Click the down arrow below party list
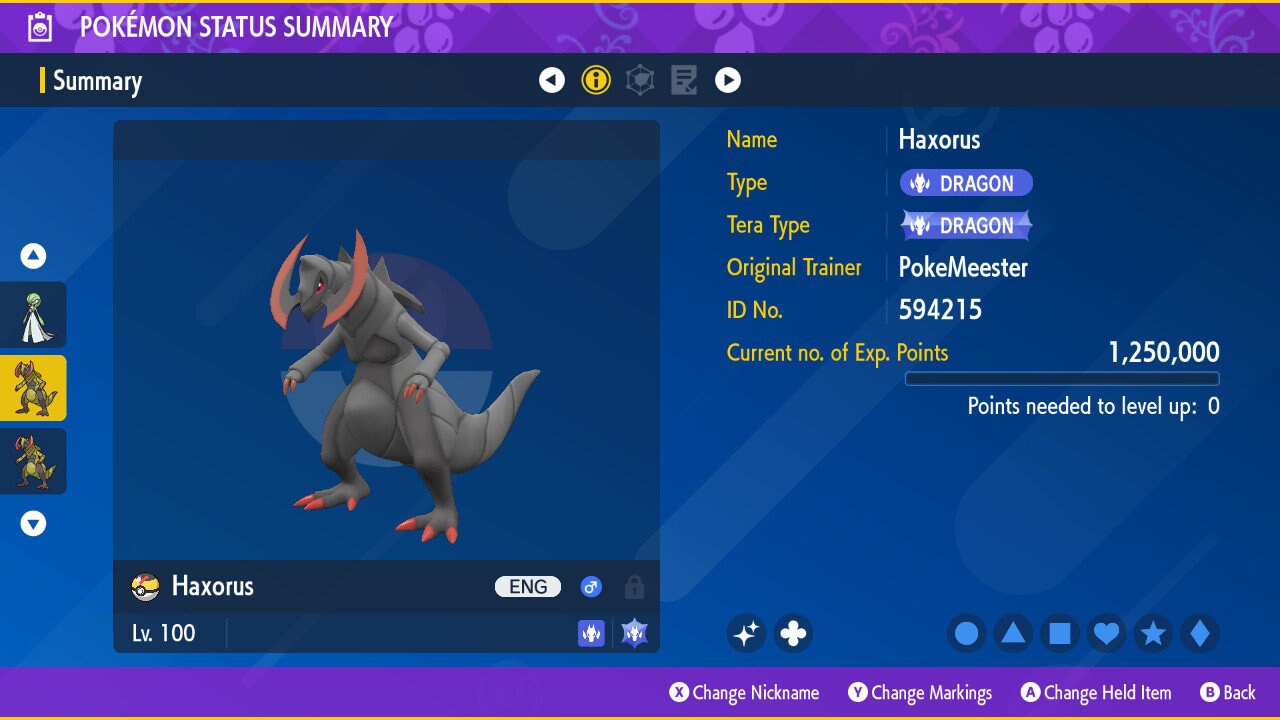This screenshot has width=1280, height=720. click(x=34, y=523)
